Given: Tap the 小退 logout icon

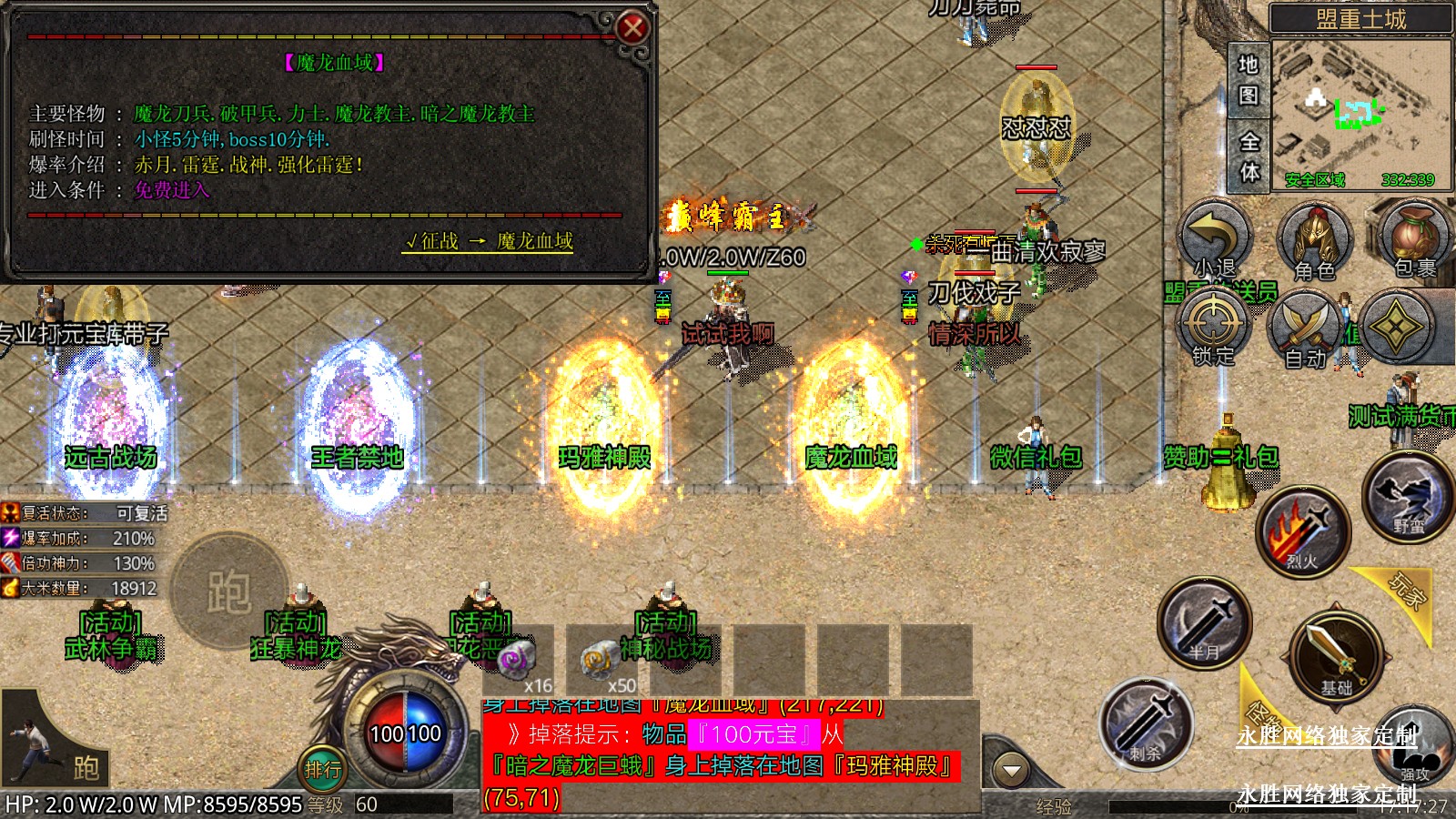Looking at the screenshot, I should pyautogui.click(x=1215, y=240).
